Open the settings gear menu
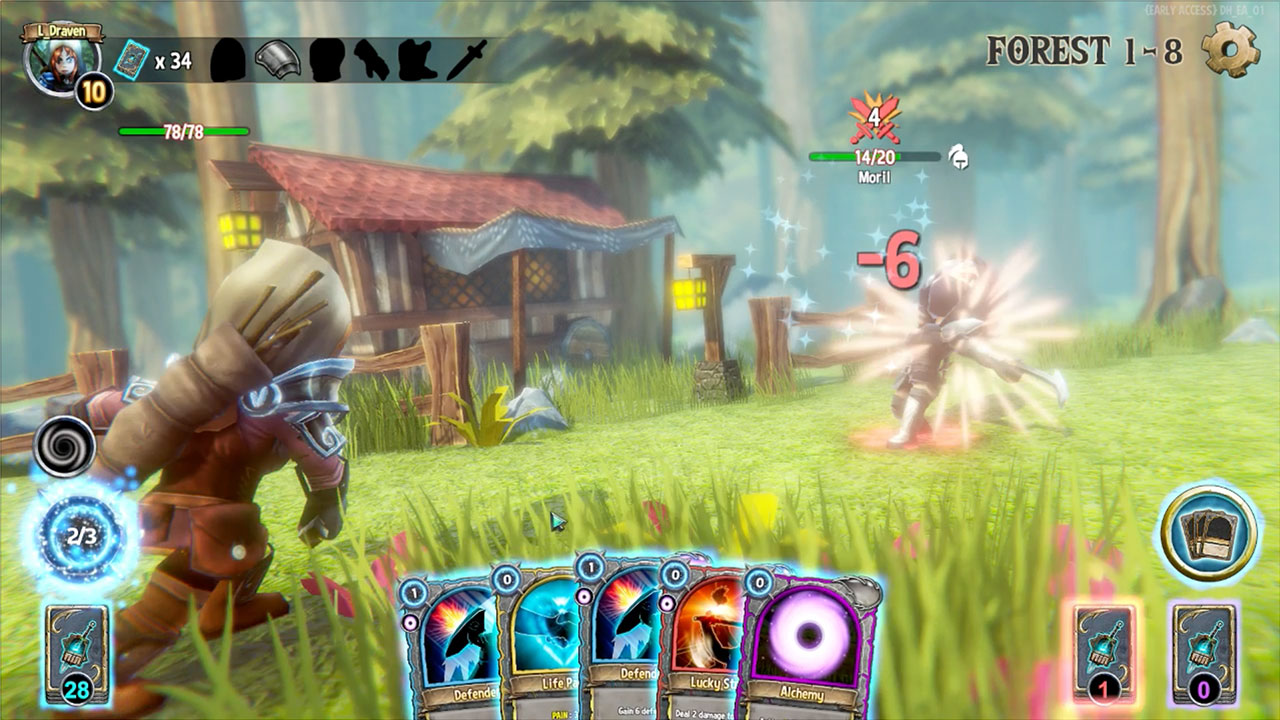This screenshot has width=1280, height=720. tap(1230, 49)
